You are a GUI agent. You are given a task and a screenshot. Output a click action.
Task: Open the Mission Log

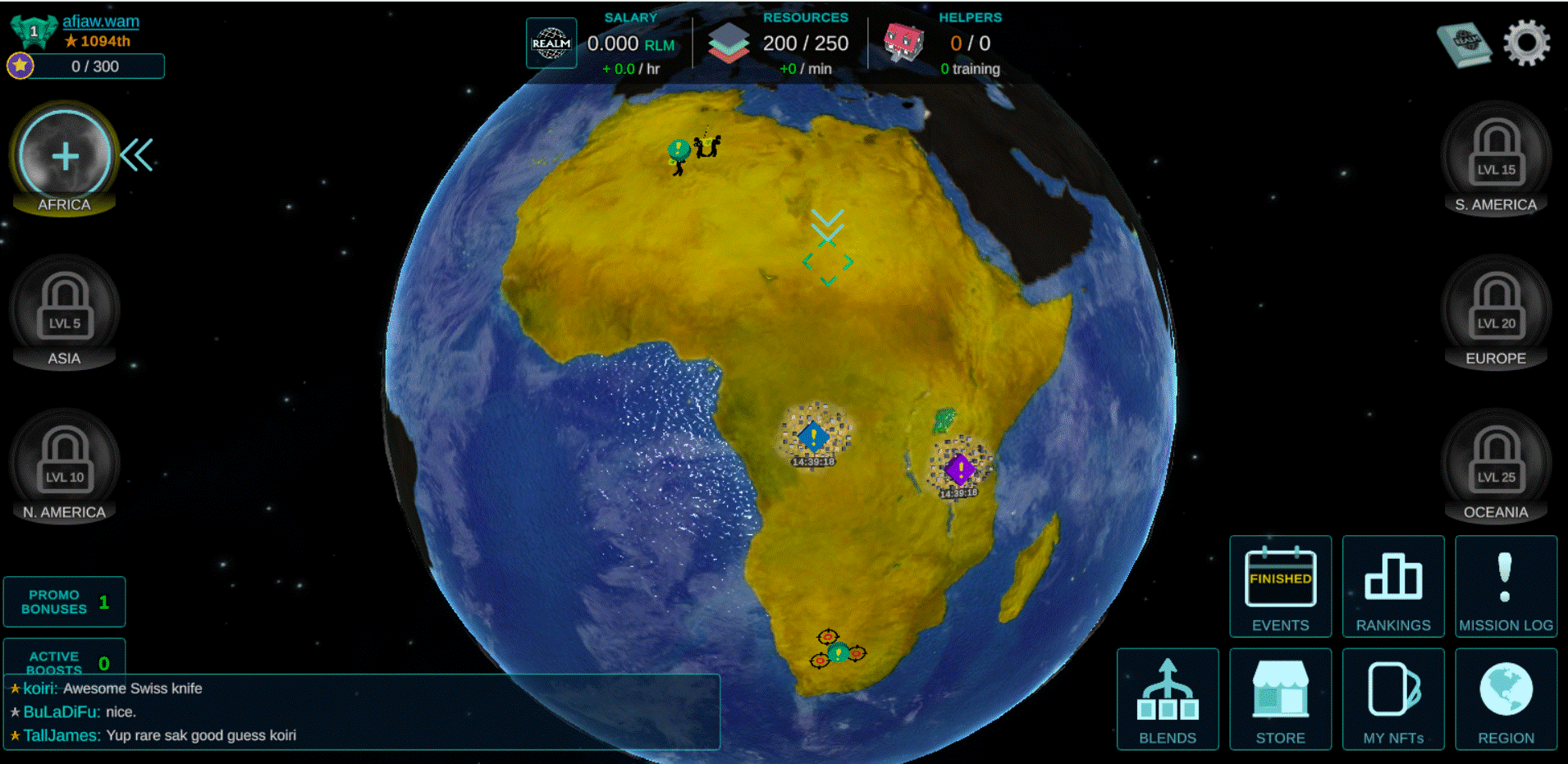pyautogui.click(x=1506, y=586)
